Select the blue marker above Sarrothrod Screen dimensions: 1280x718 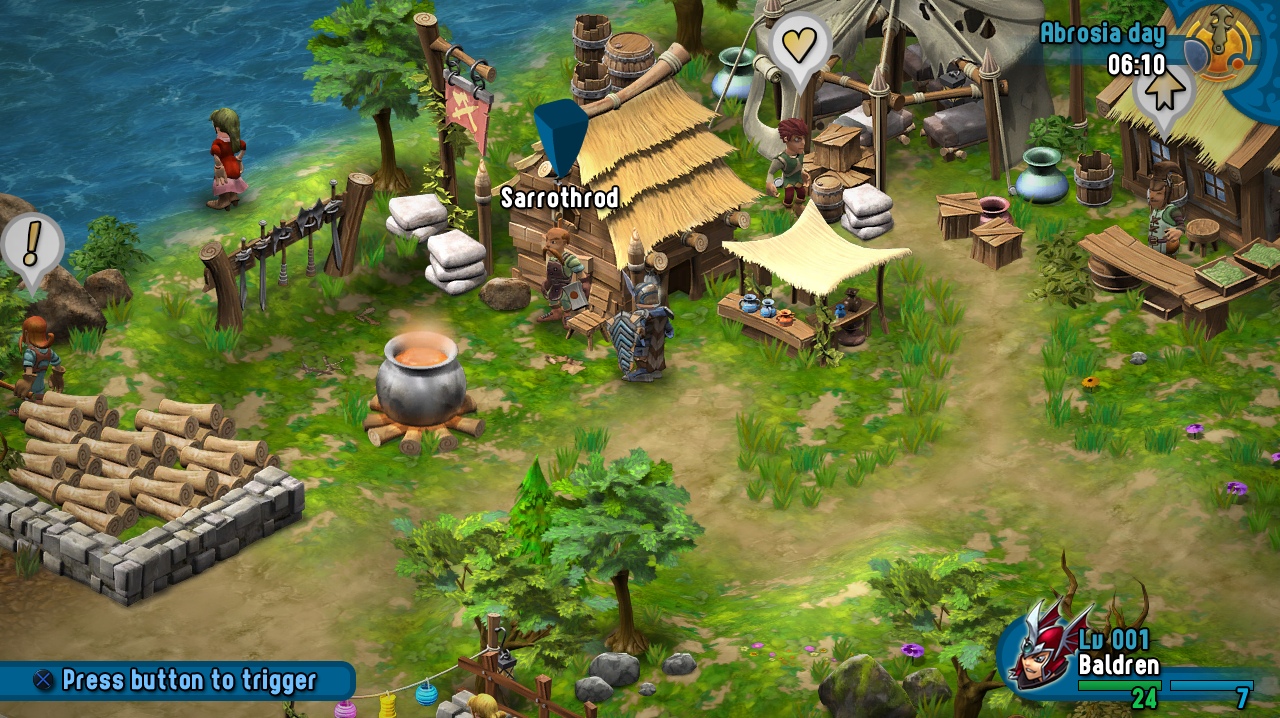click(x=560, y=135)
